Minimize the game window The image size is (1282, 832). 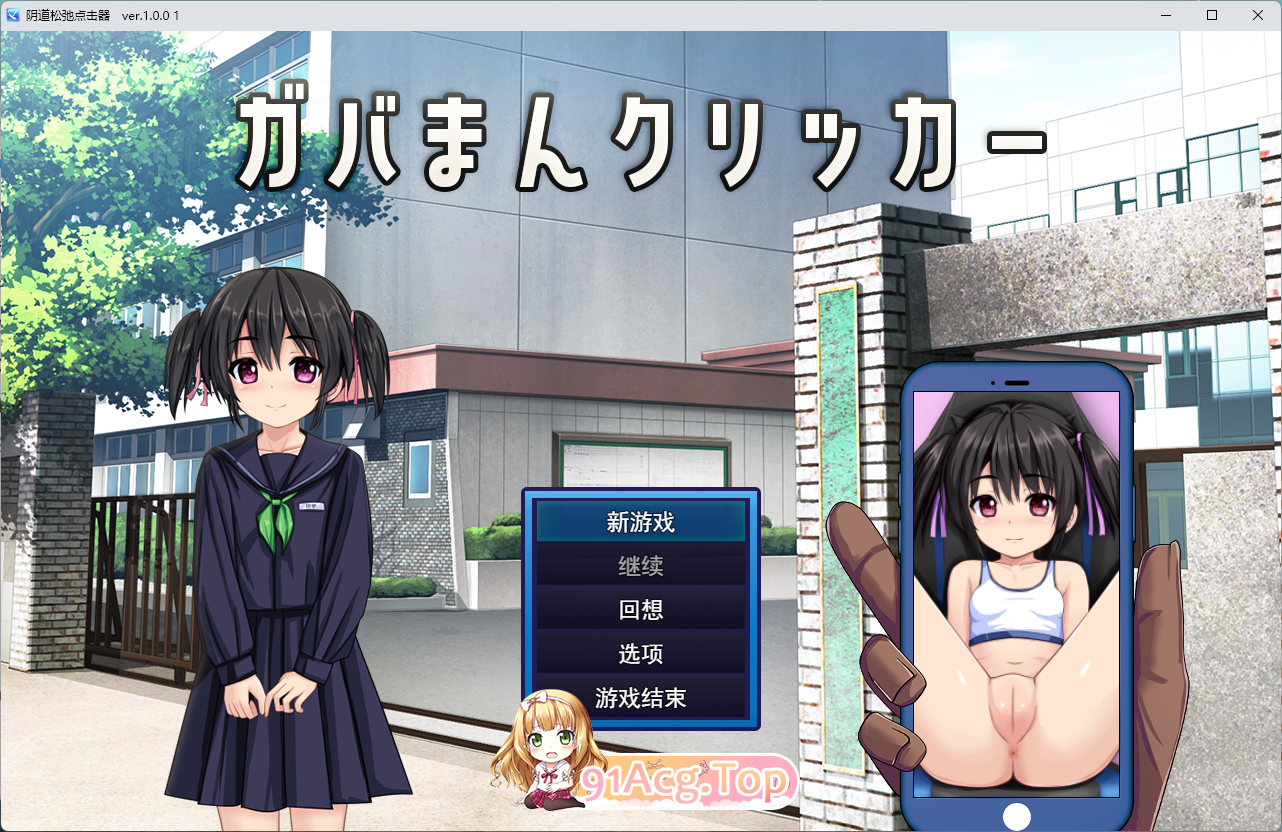click(1165, 15)
